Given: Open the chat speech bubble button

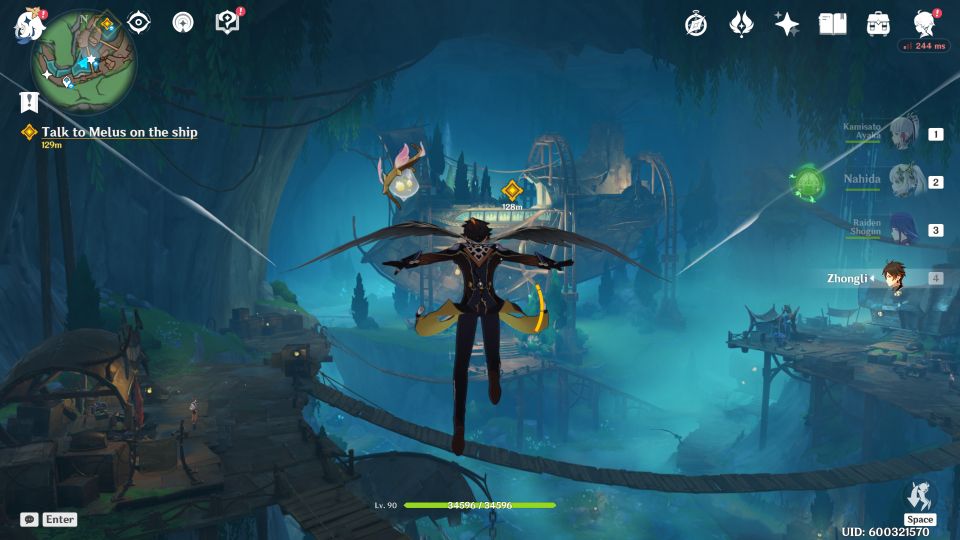Looking at the screenshot, I should 30,520.
